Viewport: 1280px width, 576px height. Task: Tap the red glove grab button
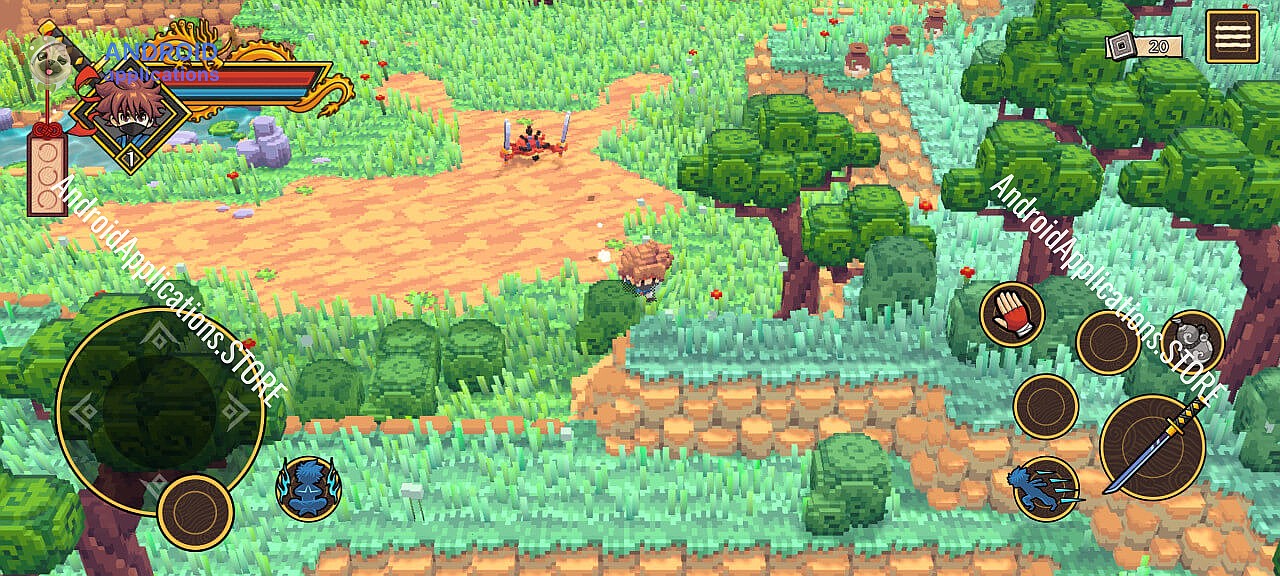(x=1012, y=314)
